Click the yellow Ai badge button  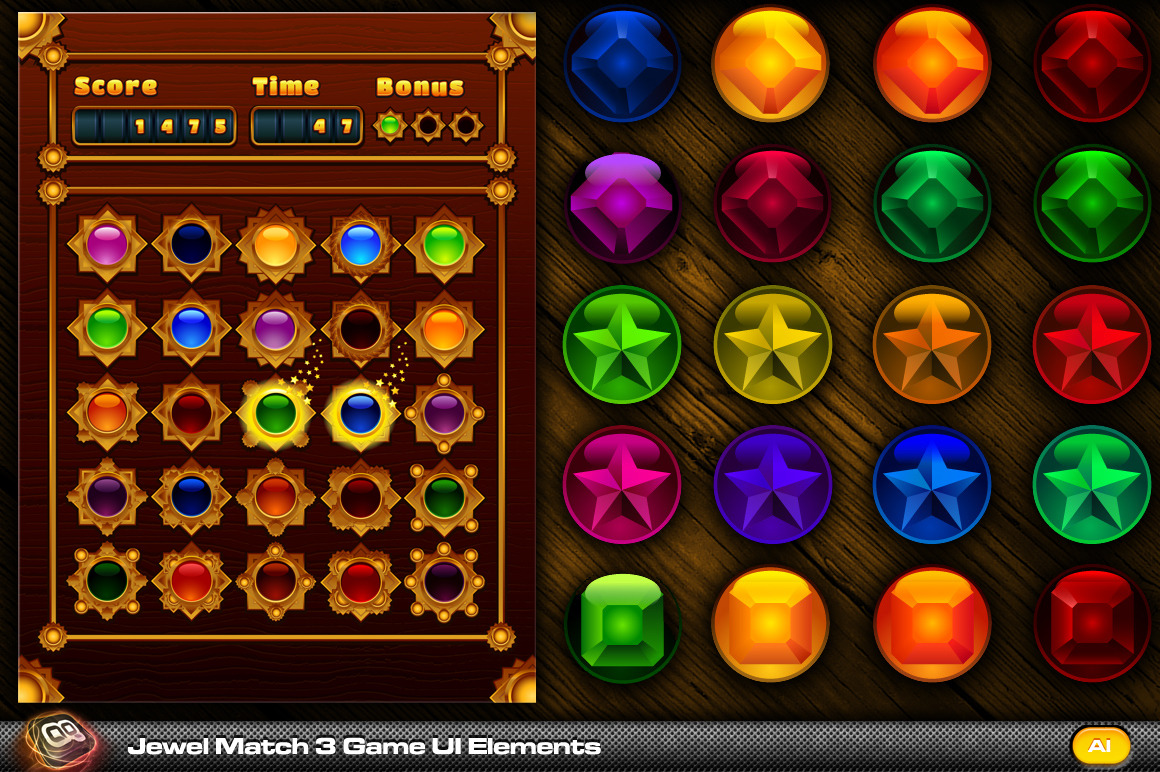point(1100,746)
